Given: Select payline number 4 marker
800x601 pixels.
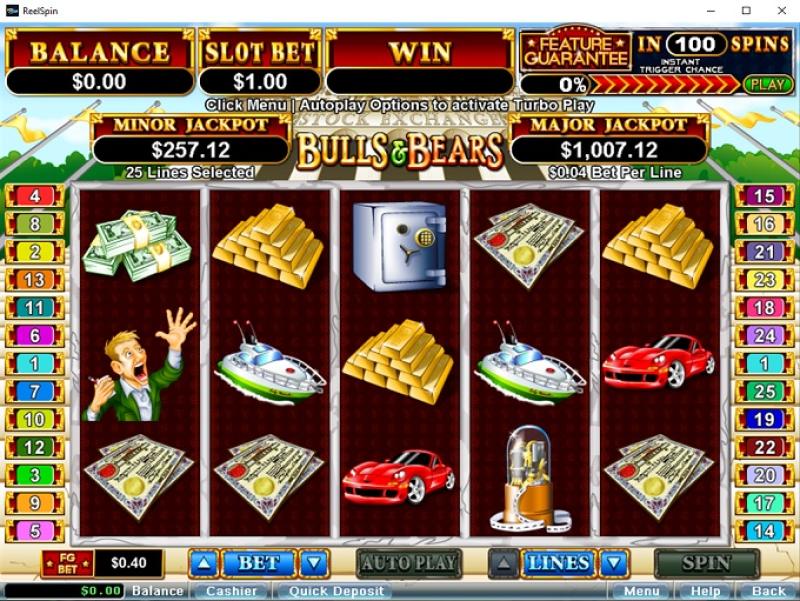Looking at the screenshot, I should click(35, 196).
